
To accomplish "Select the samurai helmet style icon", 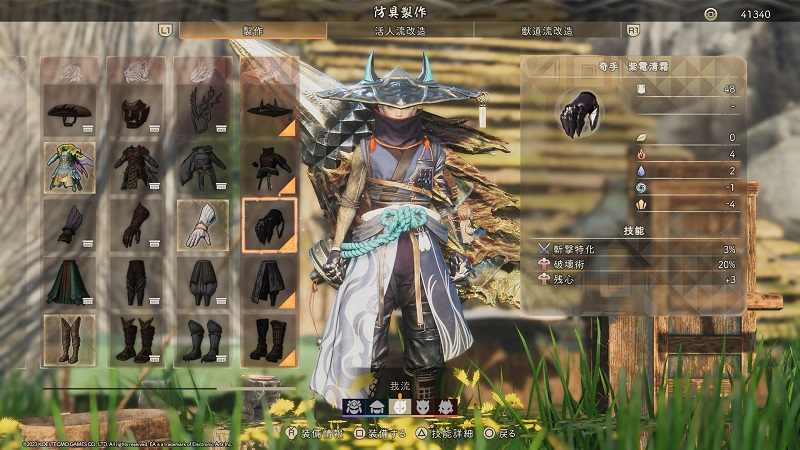I will pos(354,406).
